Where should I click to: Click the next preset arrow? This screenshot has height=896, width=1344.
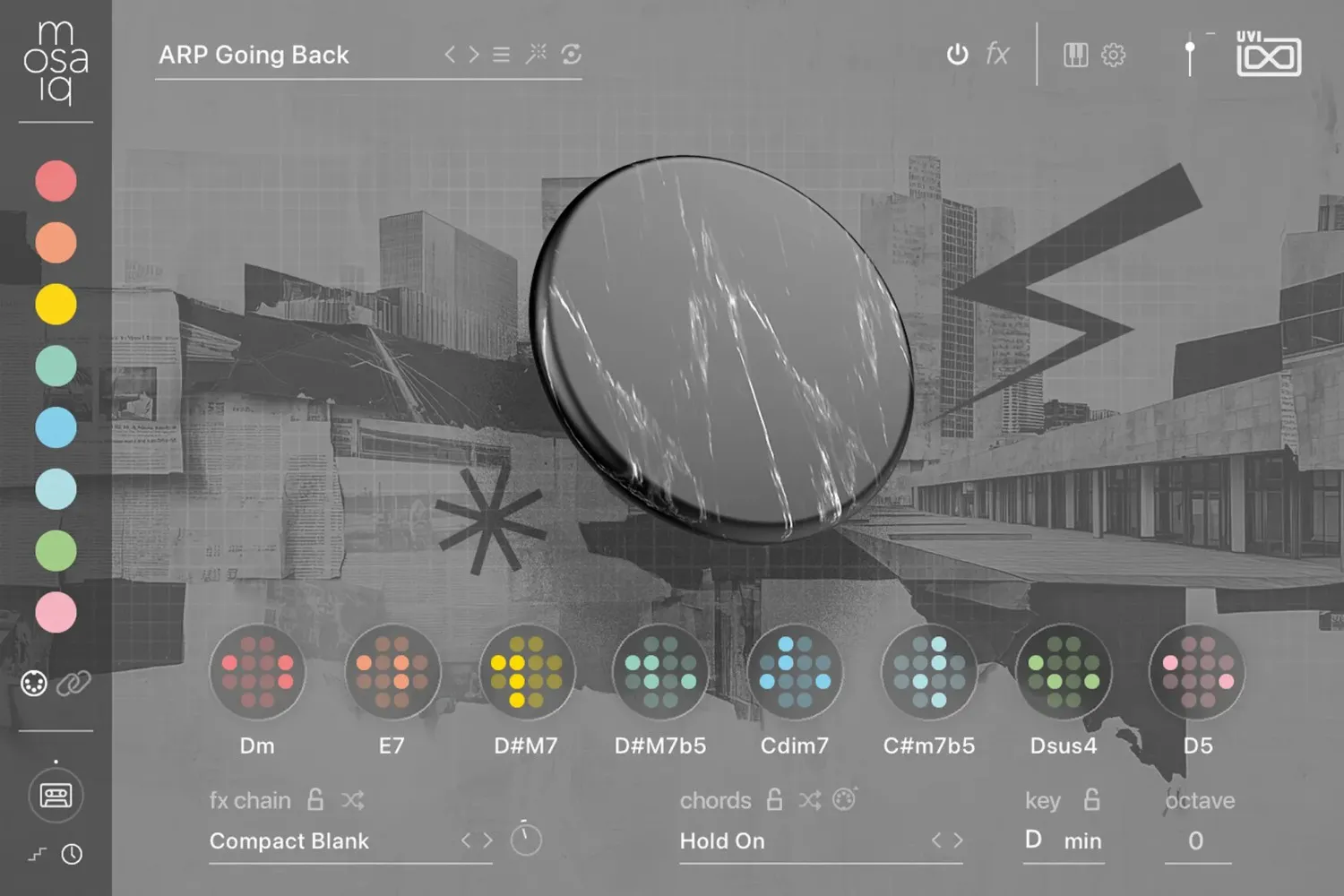(474, 54)
